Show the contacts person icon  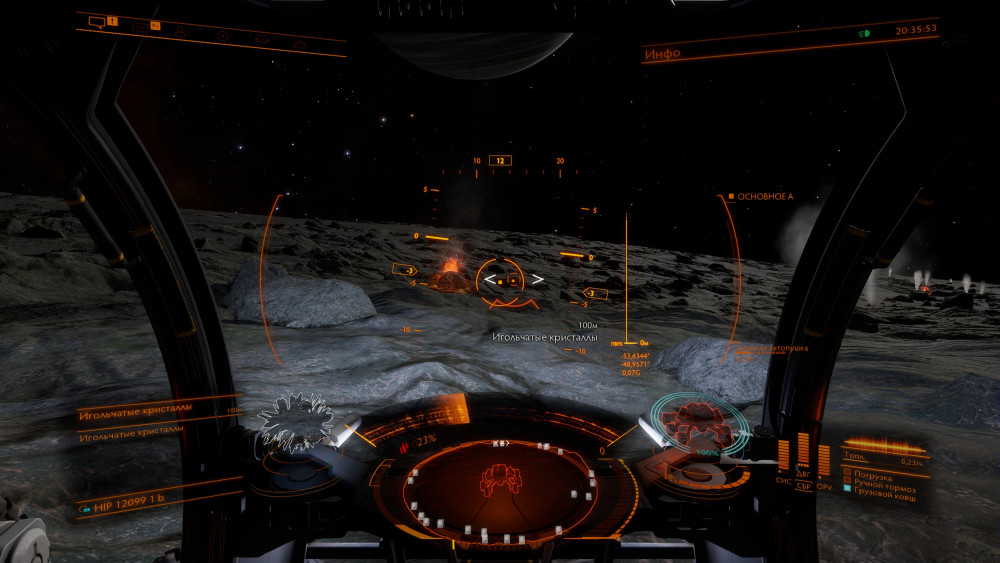point(180,29)
